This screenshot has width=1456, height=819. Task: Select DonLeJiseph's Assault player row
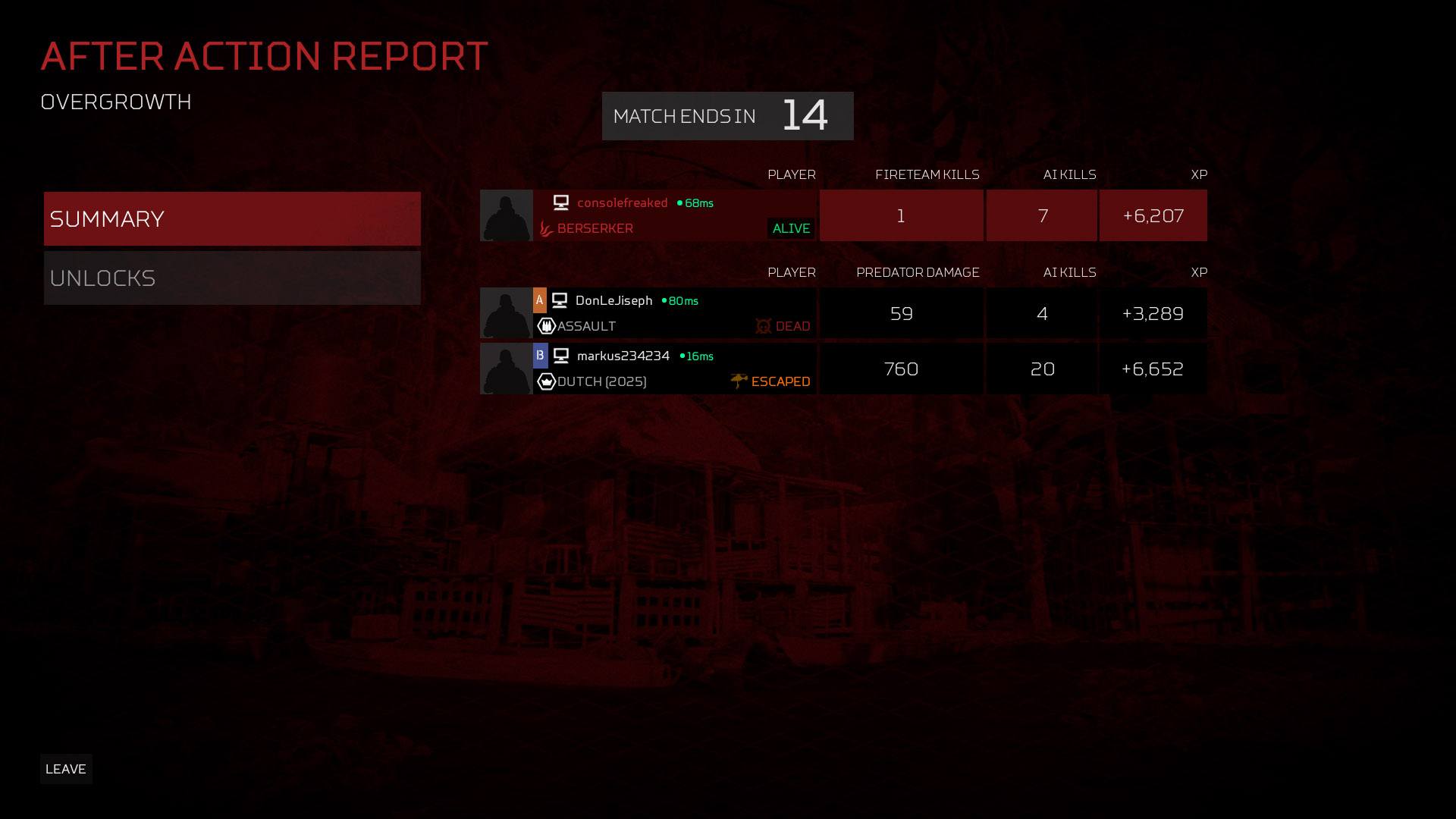pos(673,313)
